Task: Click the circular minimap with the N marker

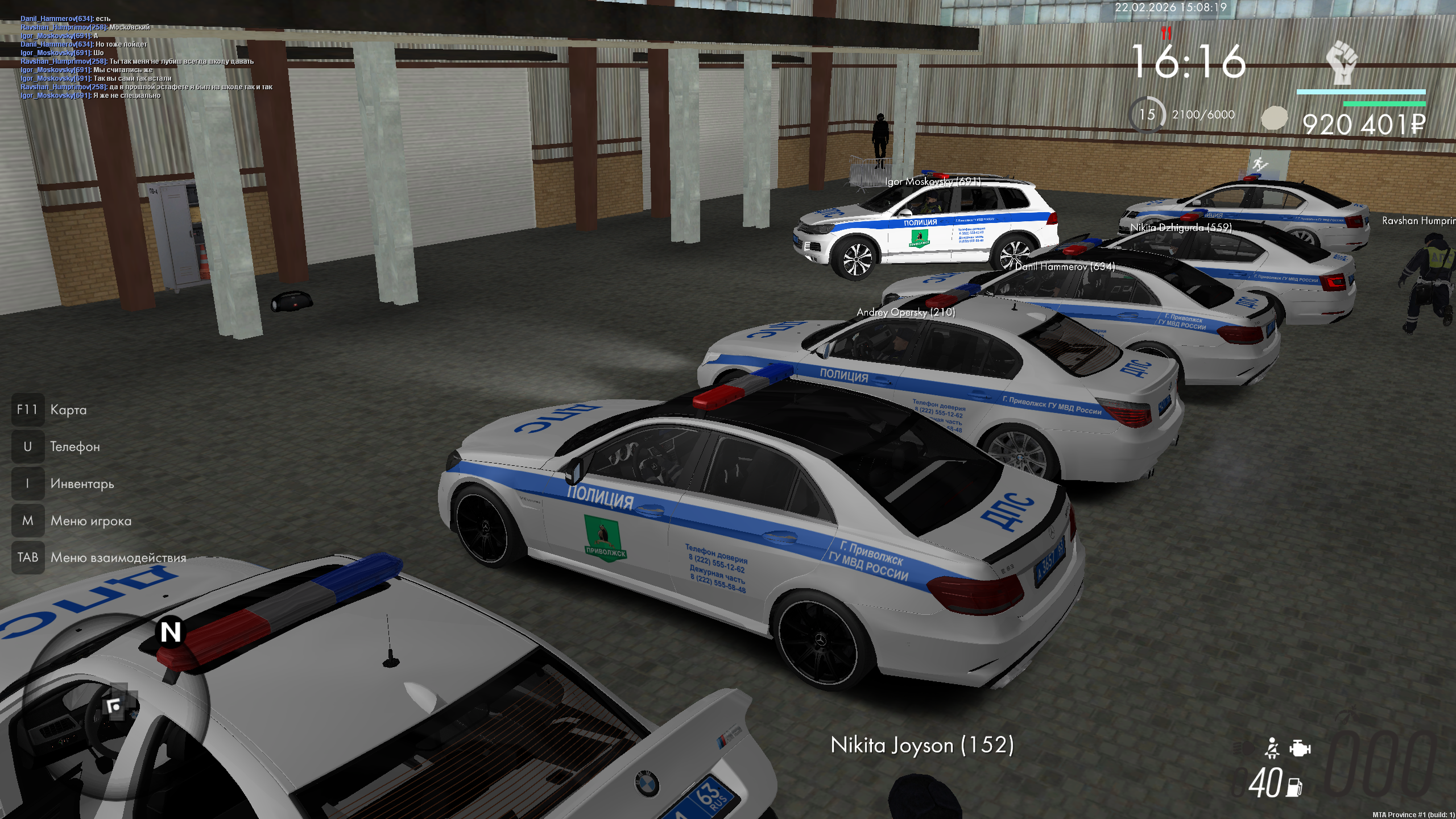Action: (117, 706)
